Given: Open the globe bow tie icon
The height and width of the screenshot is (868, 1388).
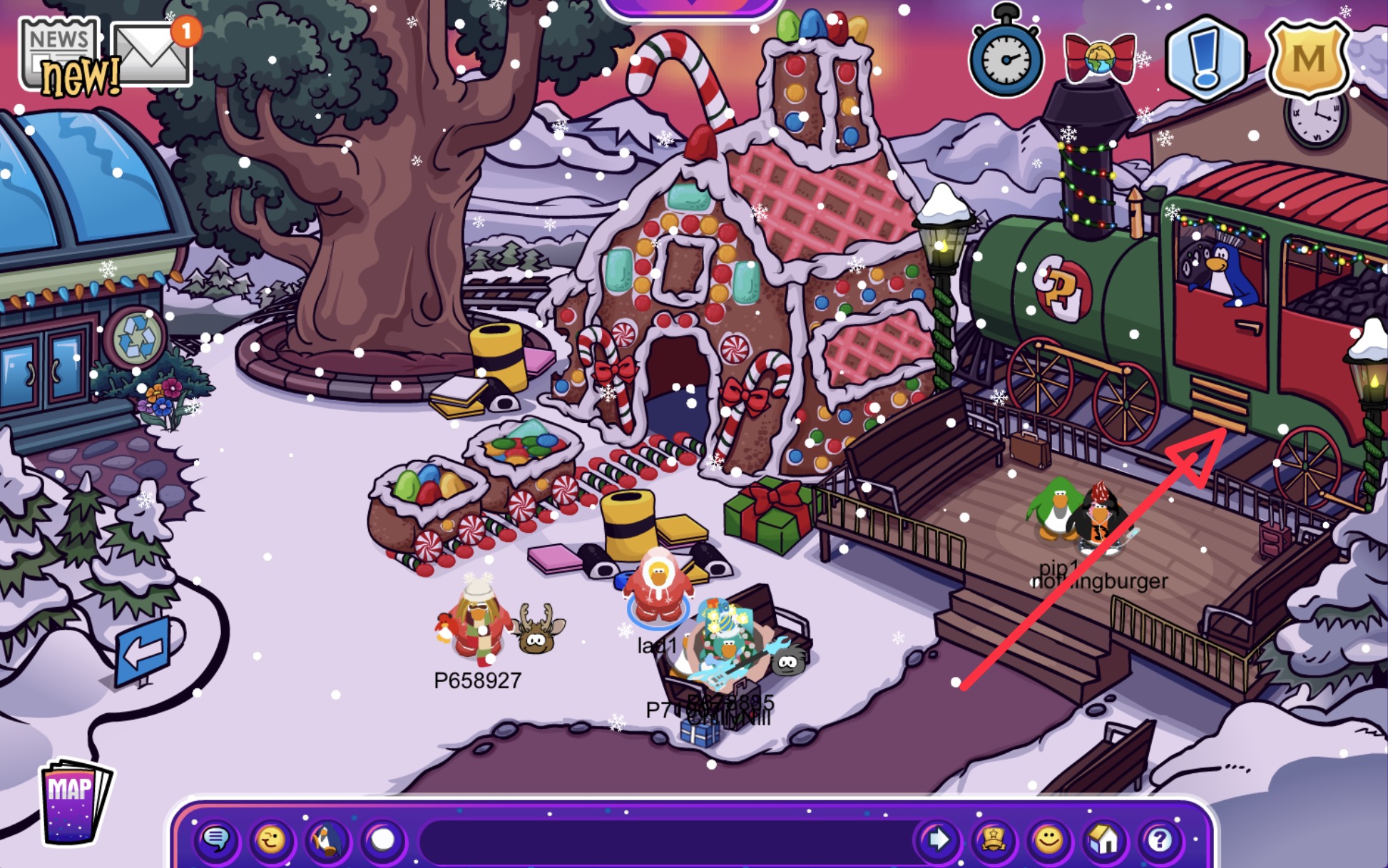Looking at the screenshot, I should pyautogui.click(x=1098, y=57).
